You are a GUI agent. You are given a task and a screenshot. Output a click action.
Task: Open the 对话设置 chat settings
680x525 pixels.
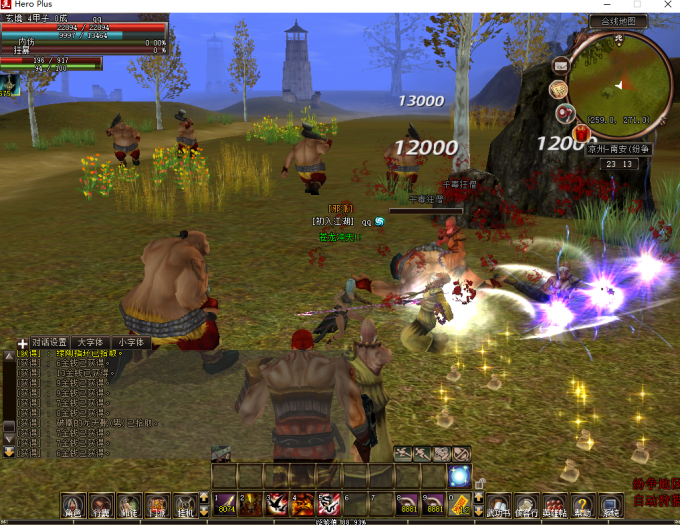click(49, 342)
